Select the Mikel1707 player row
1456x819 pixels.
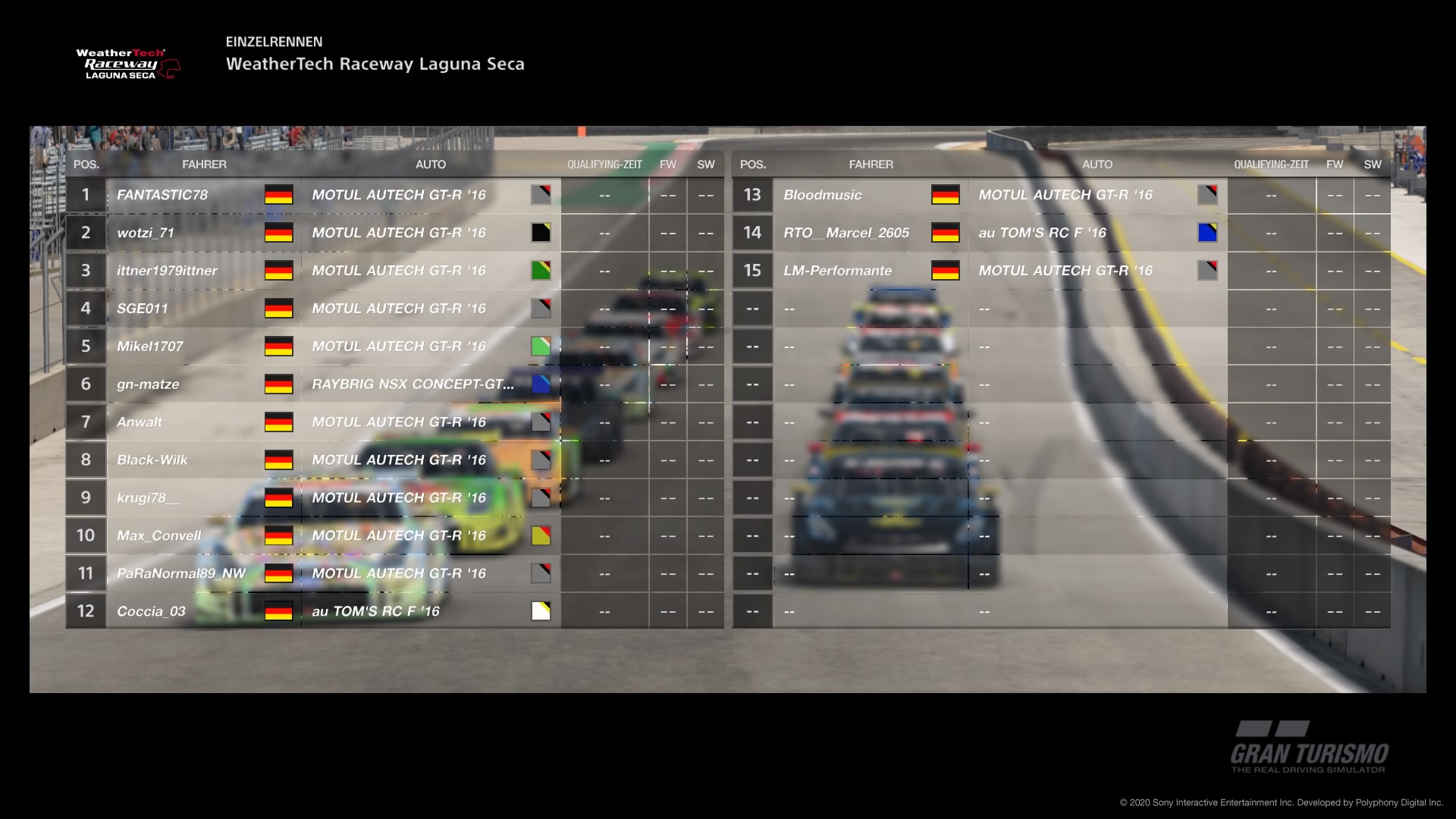[x=150, y=347]
